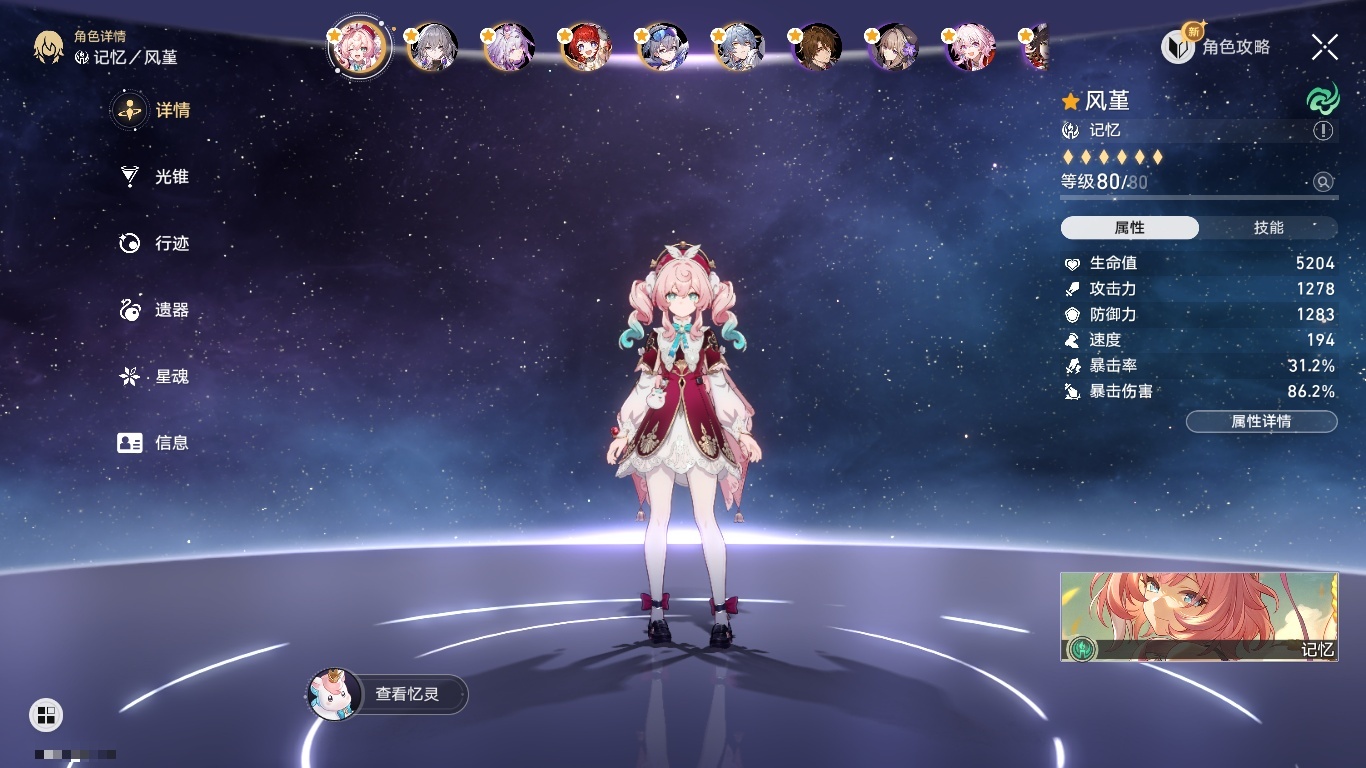
Task: Close the character details screen
Action: pyautogui.click(x=1324, y=46)
